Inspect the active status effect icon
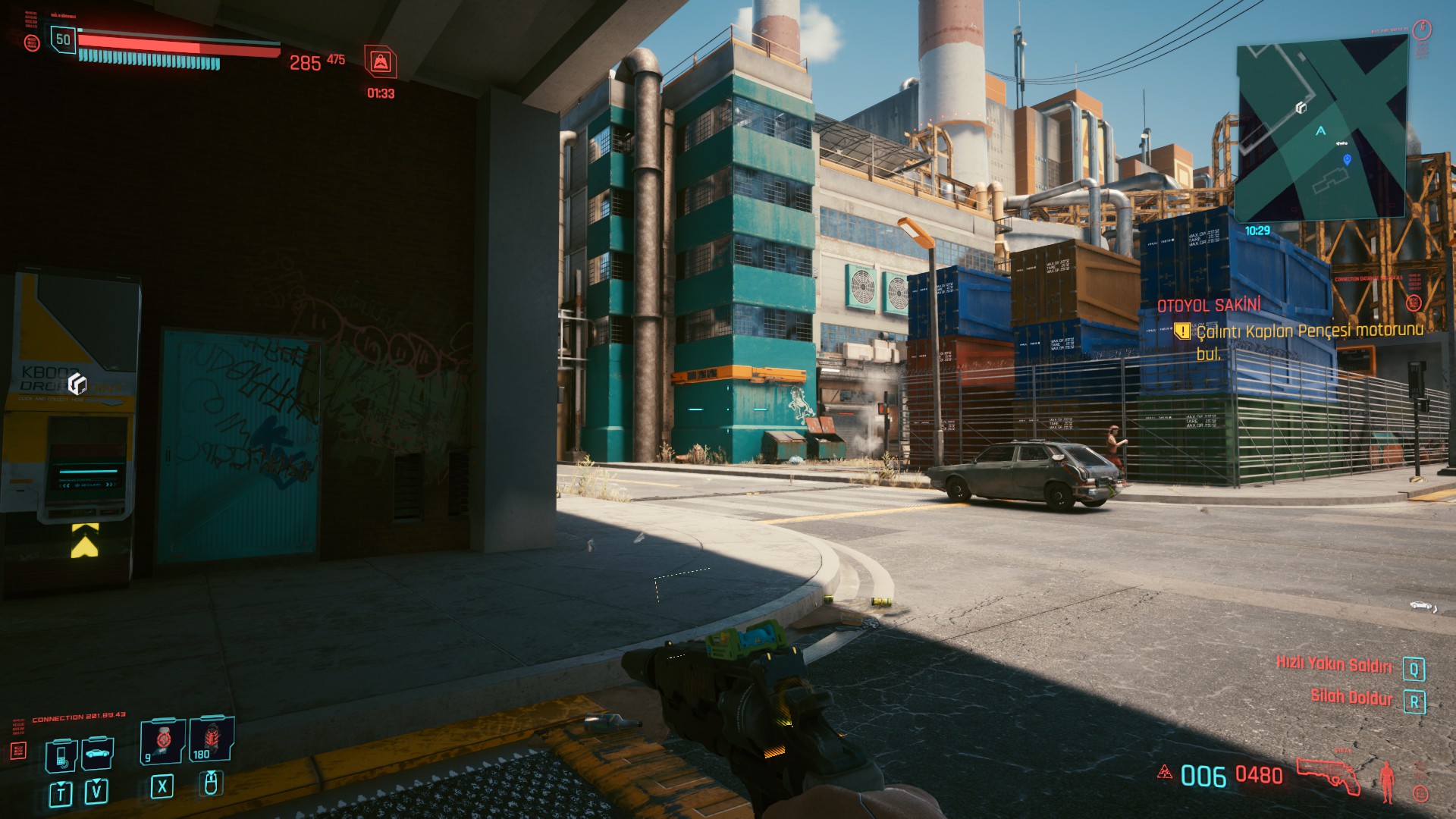The image size is (1456, 819). pyautogui.click(x=380, y=62)
